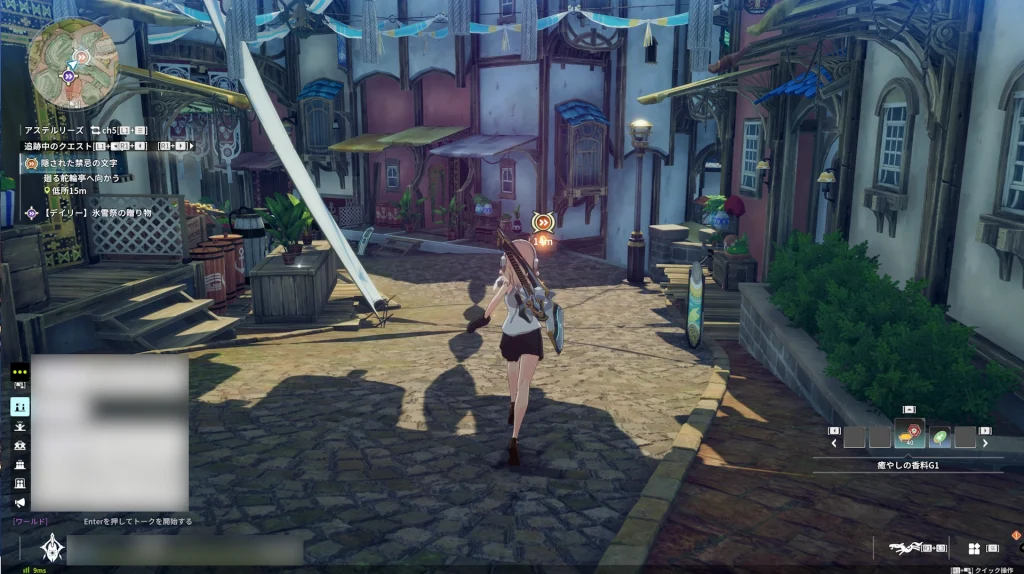Click the chat input to start talking
Viewport: 1024px width, 574px height.
185,549
